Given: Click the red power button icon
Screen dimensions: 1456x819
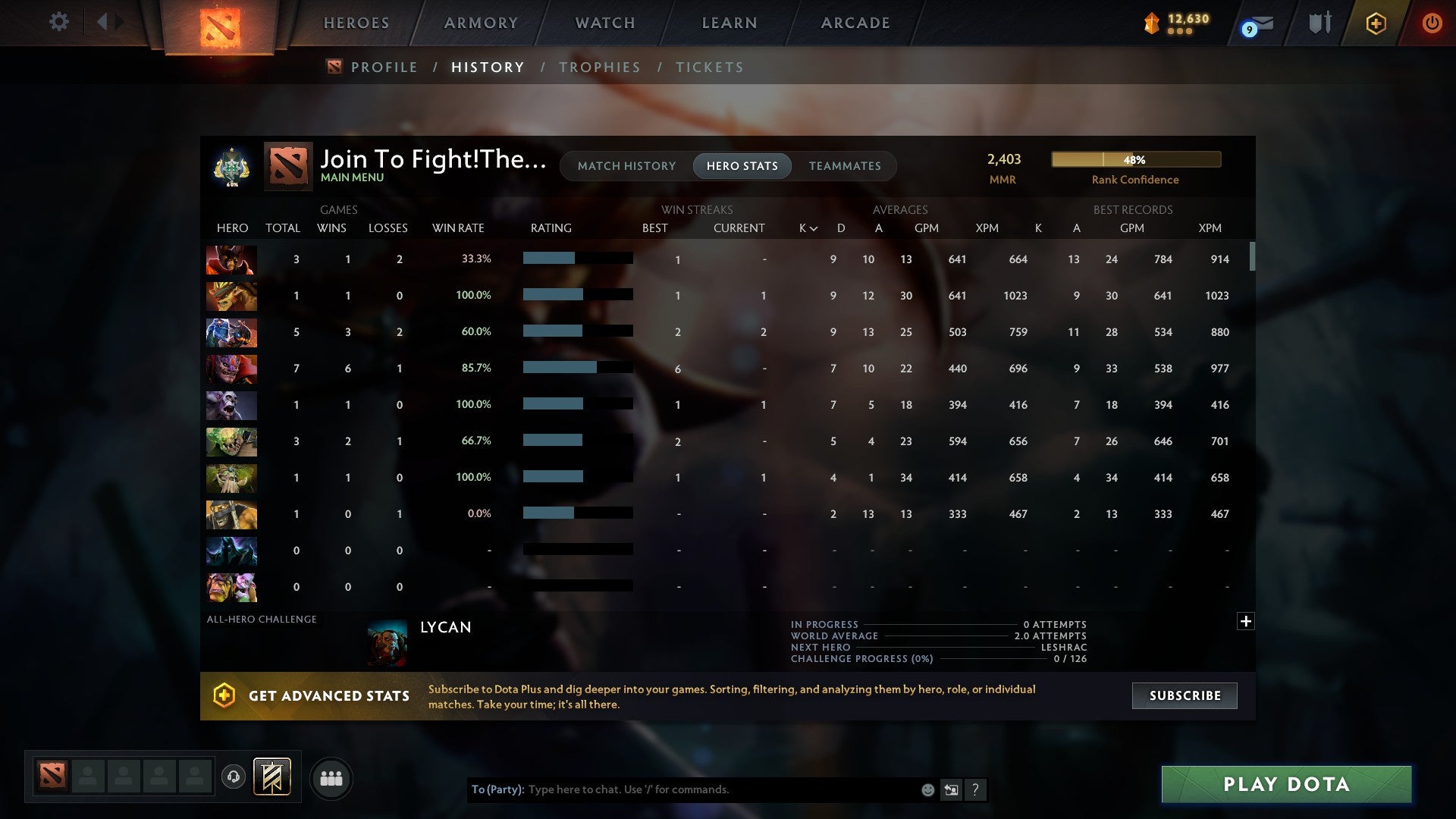Looking at the screenshot, I should 1432,23.
